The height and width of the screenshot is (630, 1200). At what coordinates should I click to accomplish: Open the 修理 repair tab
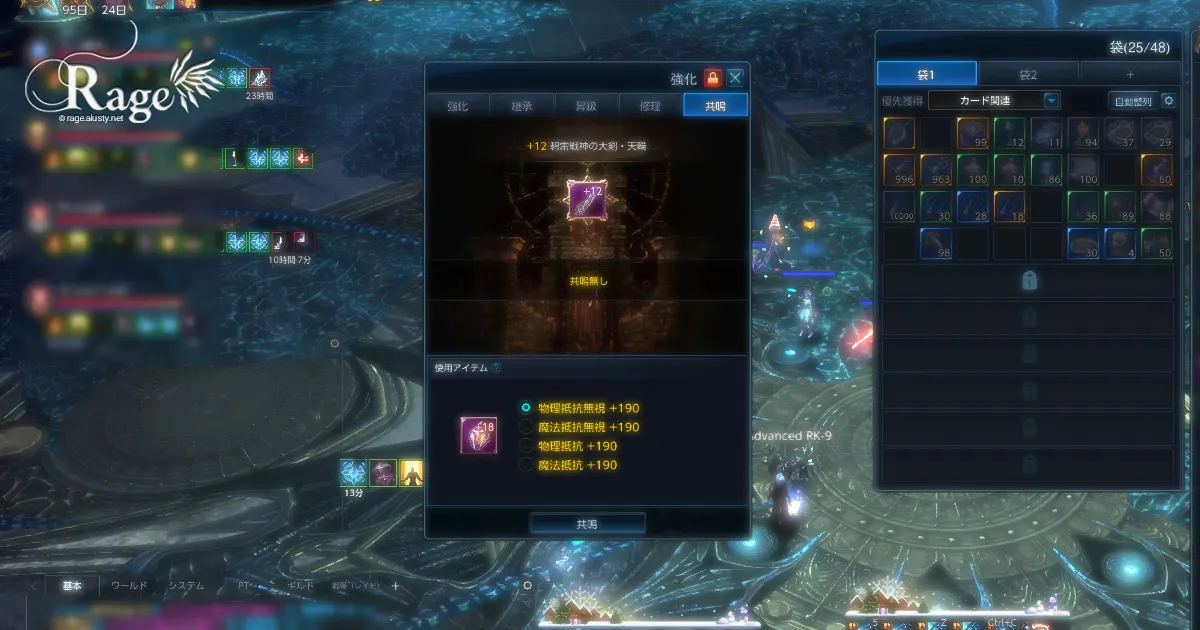[x=651, y=105]
